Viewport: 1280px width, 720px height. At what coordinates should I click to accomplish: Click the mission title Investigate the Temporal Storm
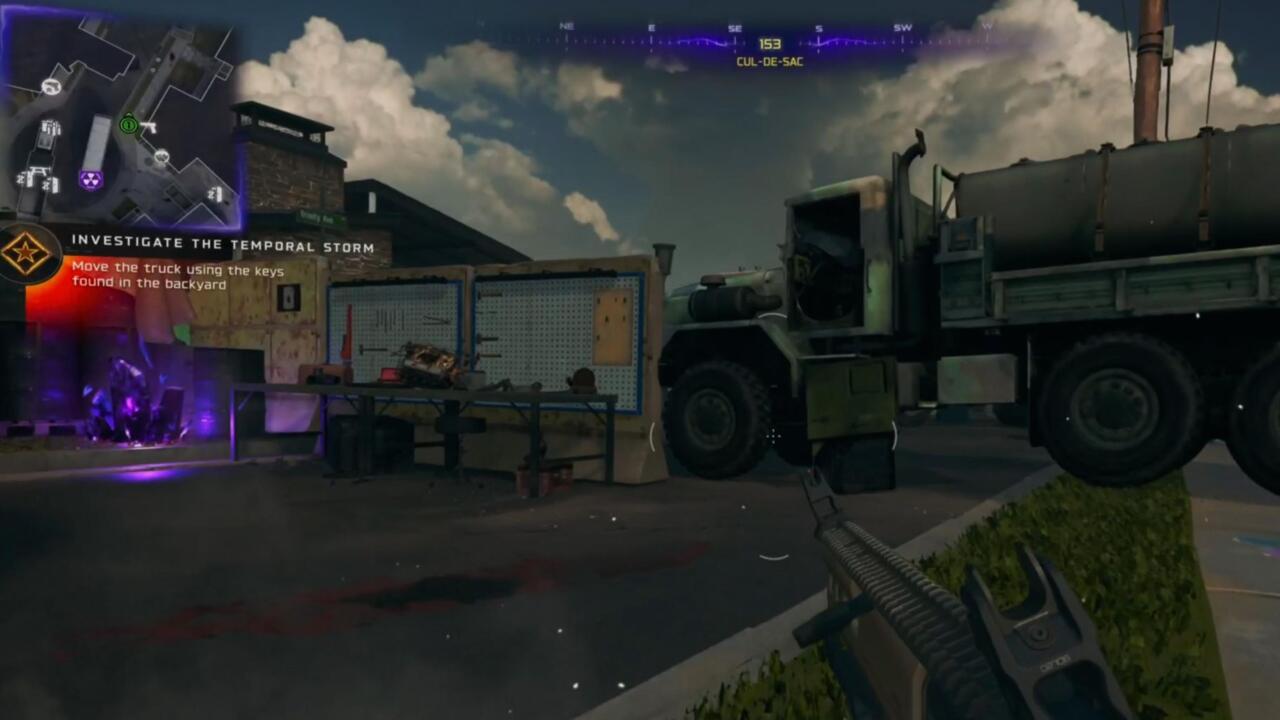tap(222, 243)
